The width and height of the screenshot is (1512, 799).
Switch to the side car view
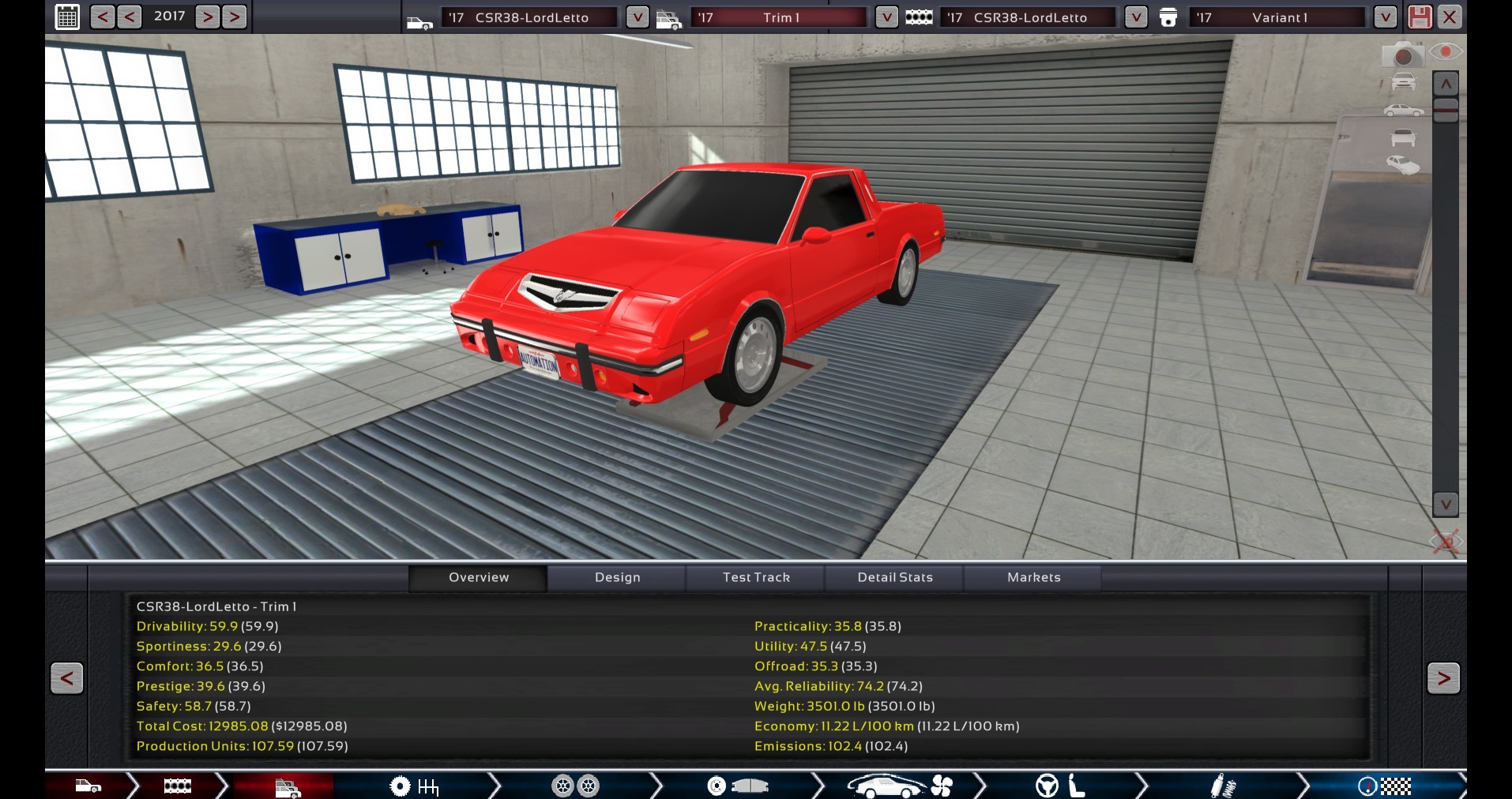coord(1403,110)
